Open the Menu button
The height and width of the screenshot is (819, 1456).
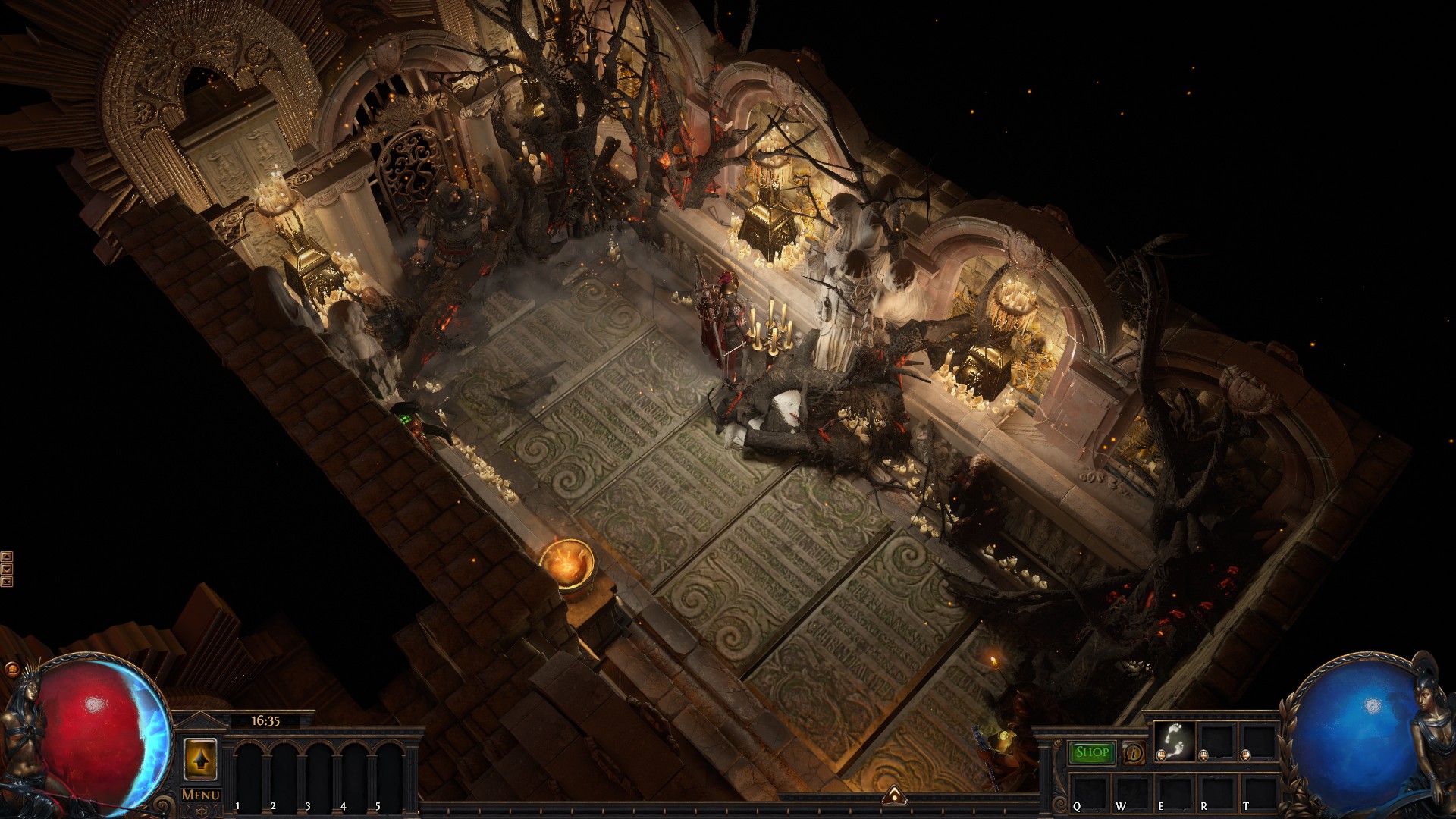point(201,795)
